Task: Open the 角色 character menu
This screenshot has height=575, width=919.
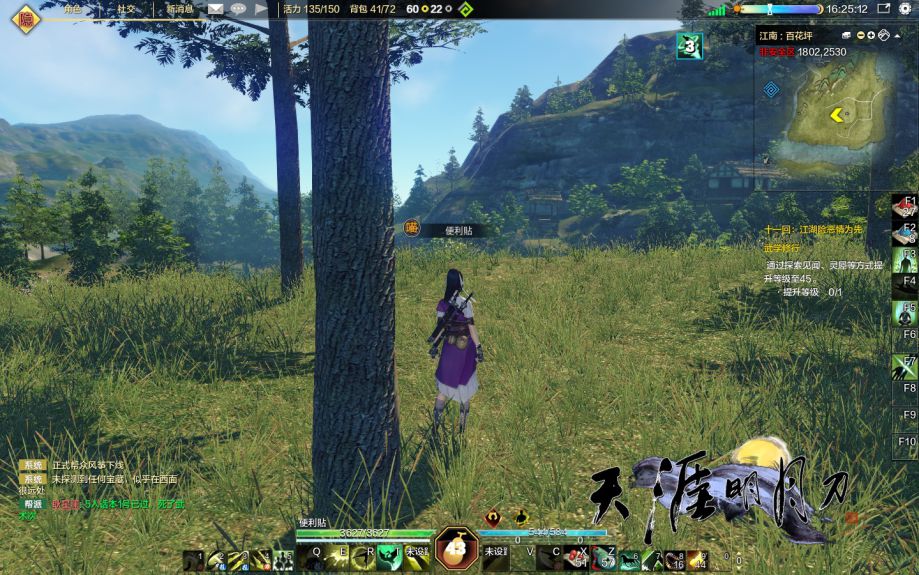Action: [x=72, y=9]
